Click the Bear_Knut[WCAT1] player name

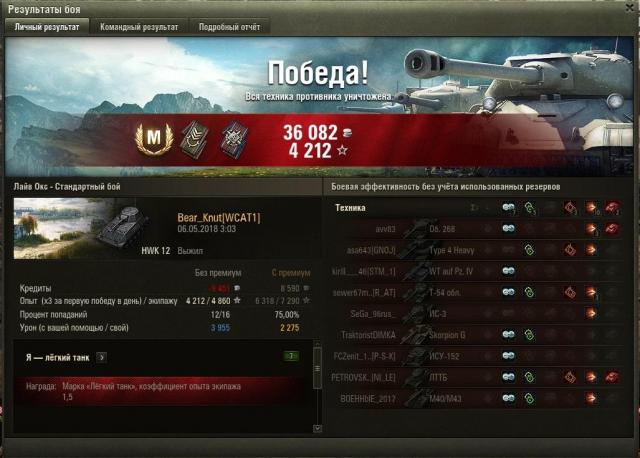218,217
